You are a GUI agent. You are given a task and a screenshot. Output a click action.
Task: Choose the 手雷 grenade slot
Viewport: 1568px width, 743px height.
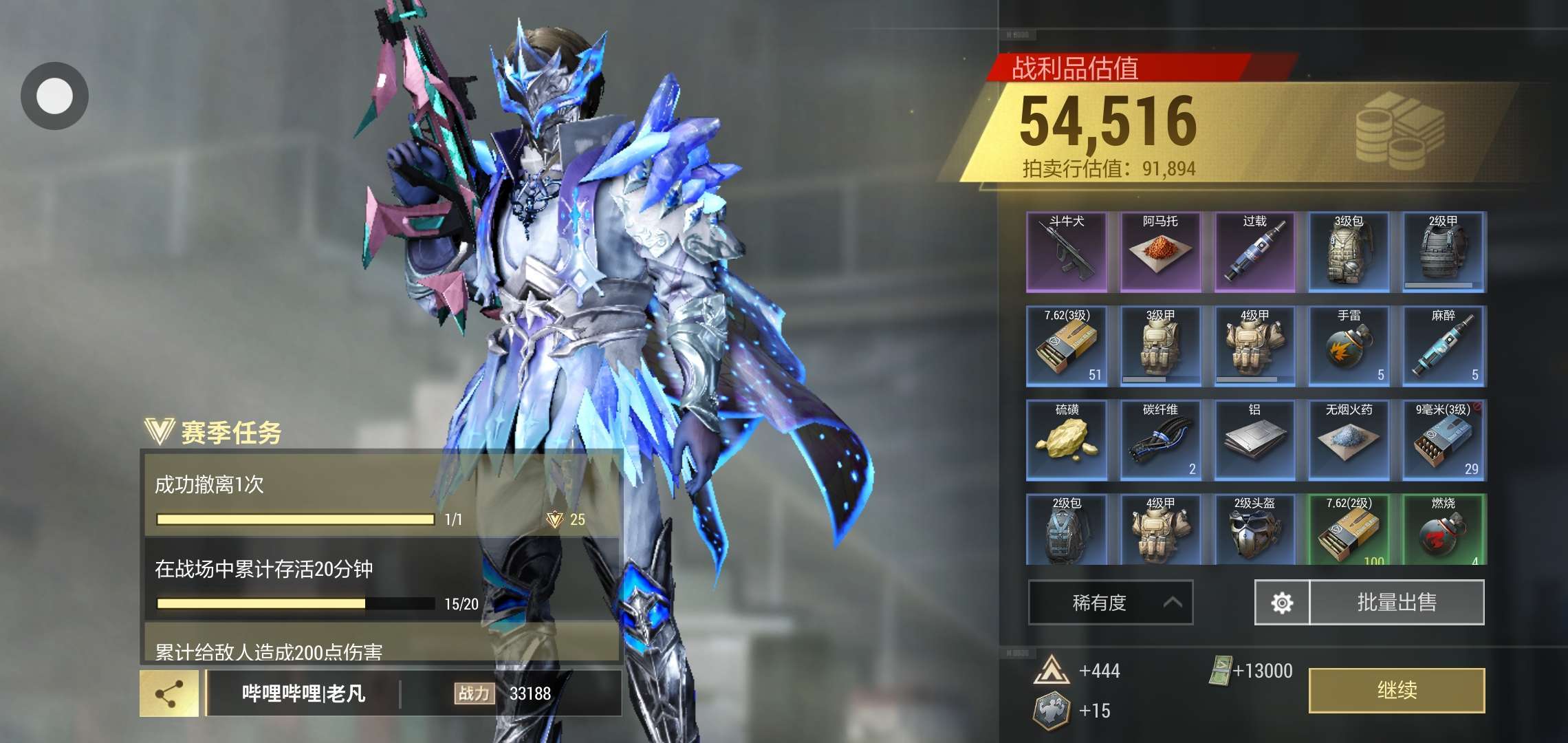tap(1349, 346)
